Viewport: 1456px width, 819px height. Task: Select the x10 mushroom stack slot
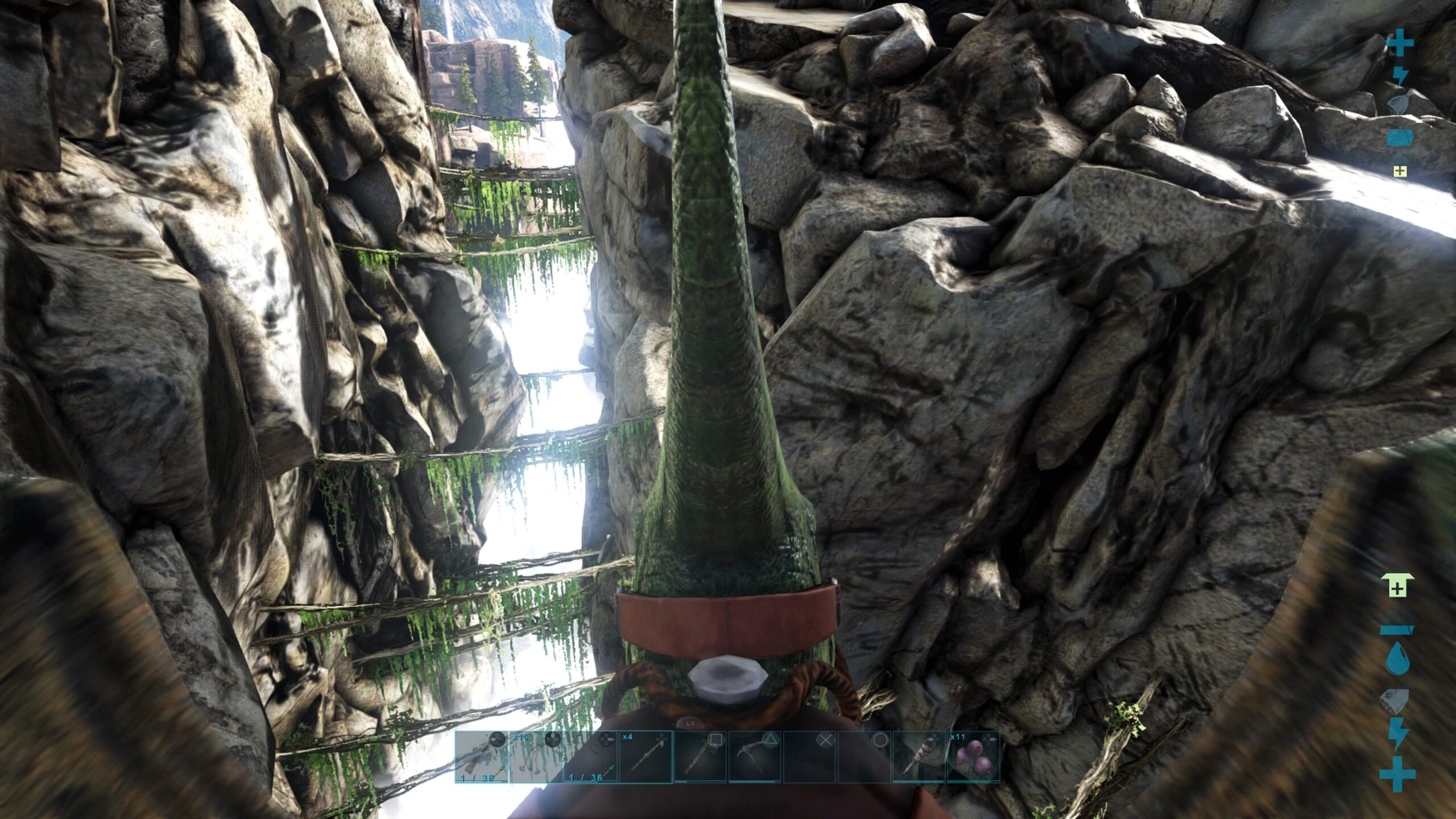pos(536,757)
